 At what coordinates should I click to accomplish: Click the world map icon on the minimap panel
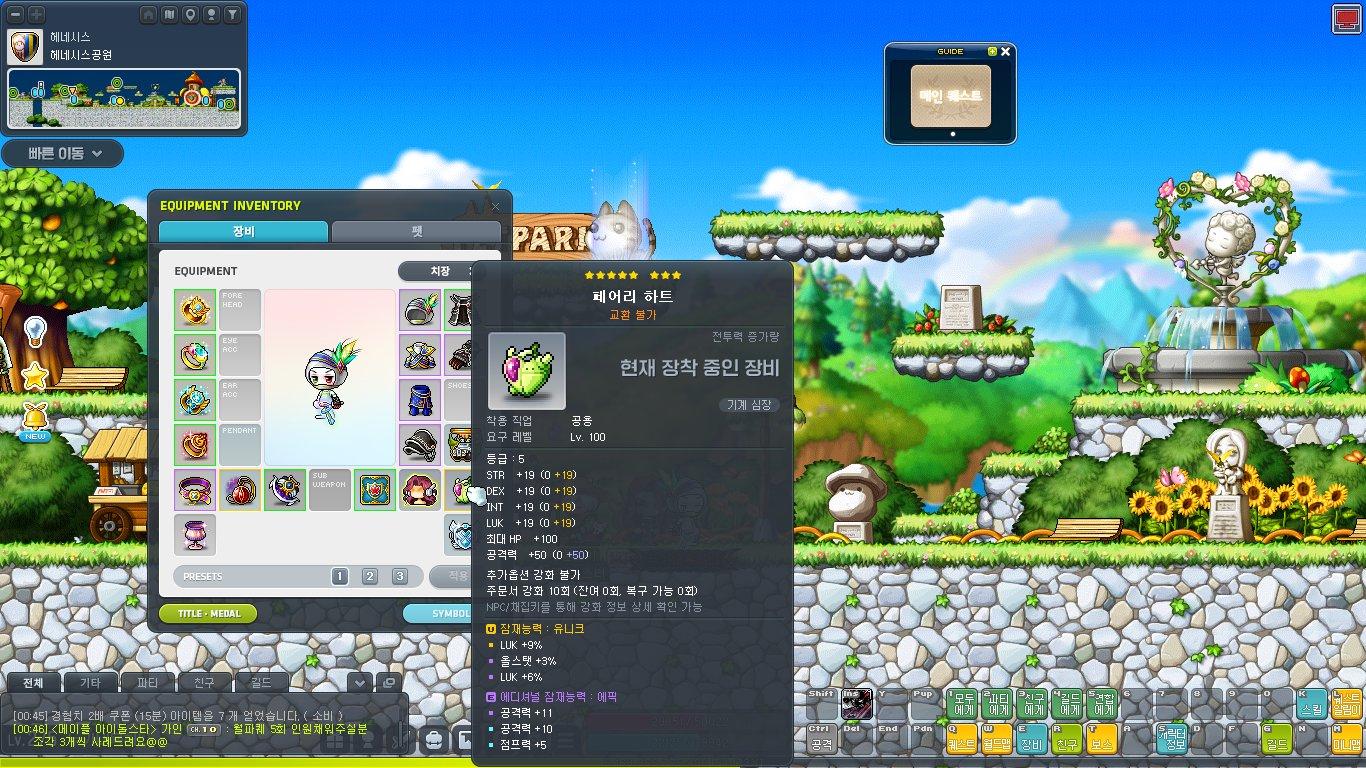169,14
